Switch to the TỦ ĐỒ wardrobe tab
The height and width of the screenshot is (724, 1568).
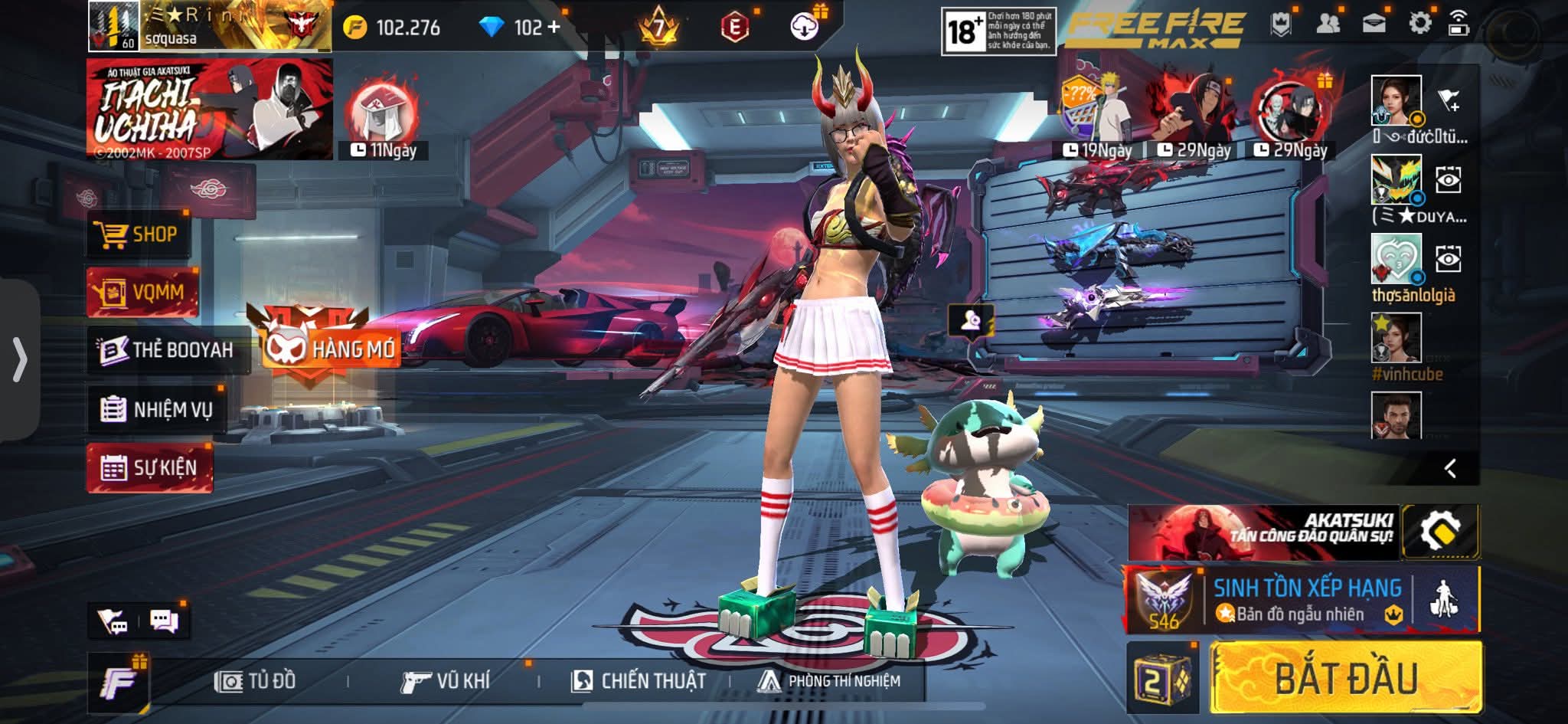(256, 680)
